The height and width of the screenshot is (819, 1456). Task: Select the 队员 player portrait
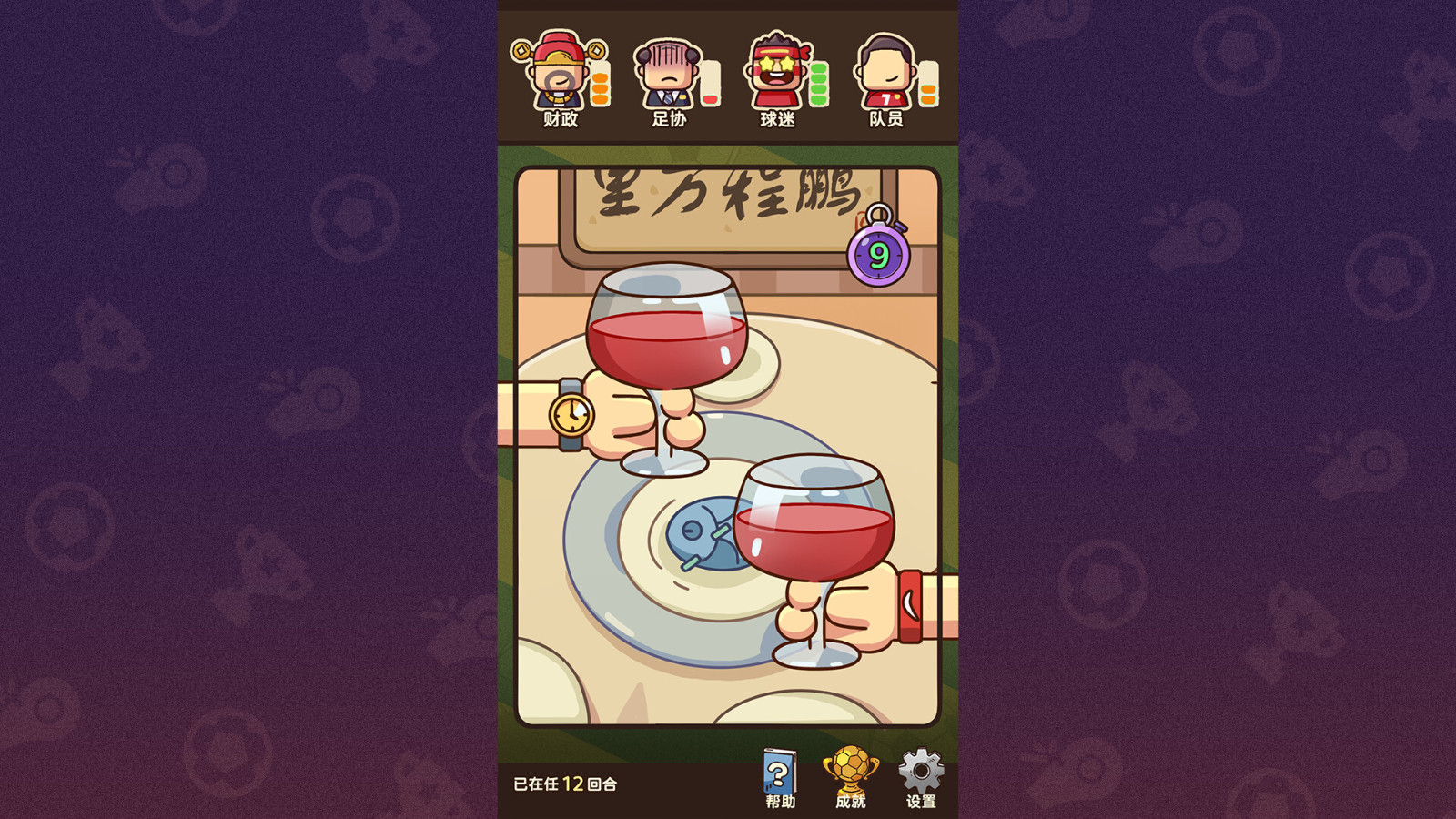point(885,68)
